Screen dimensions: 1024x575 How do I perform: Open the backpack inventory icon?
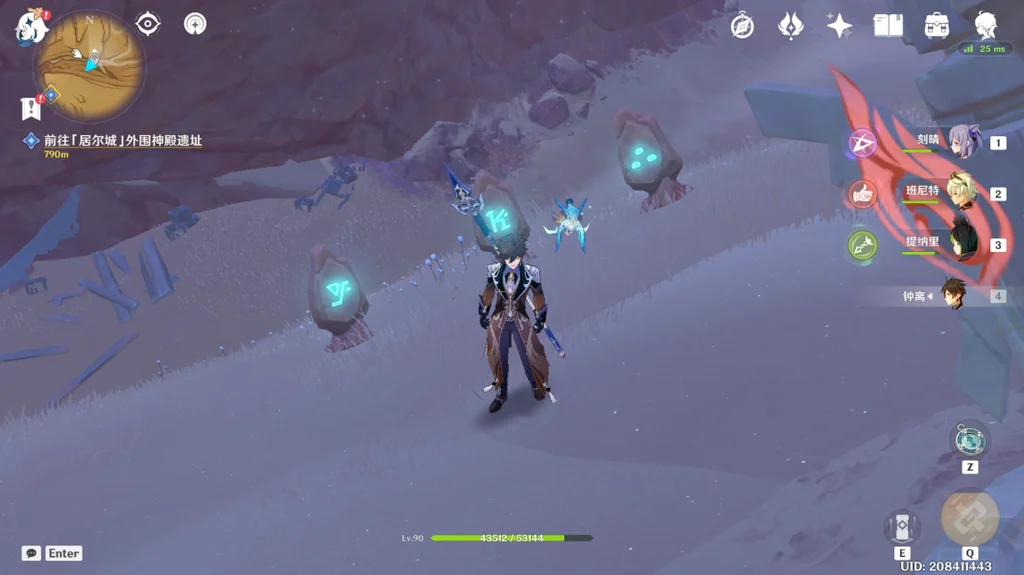coord(937,26)
